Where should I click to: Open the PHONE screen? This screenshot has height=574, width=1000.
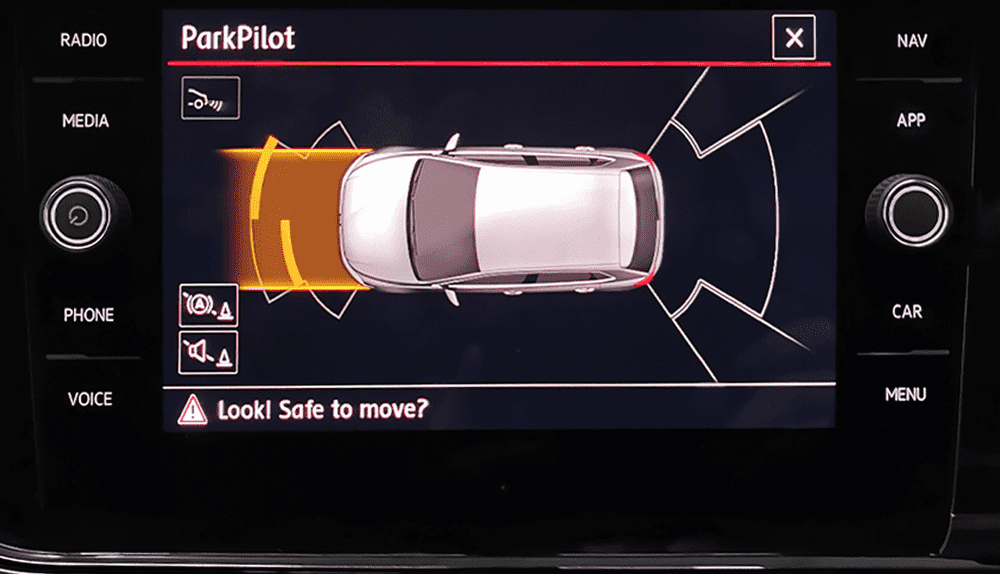click(89, 315)
